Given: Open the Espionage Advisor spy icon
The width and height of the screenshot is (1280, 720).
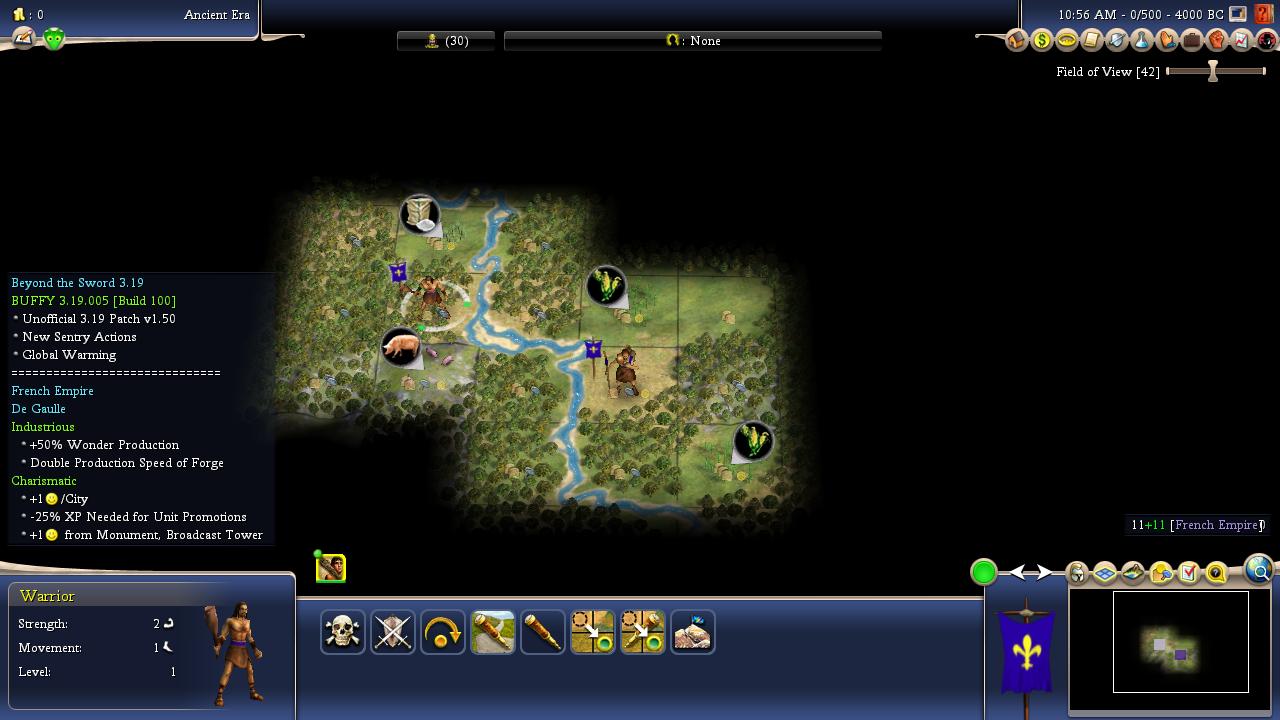Looking at the screenshot, I should click(1267, 41).
